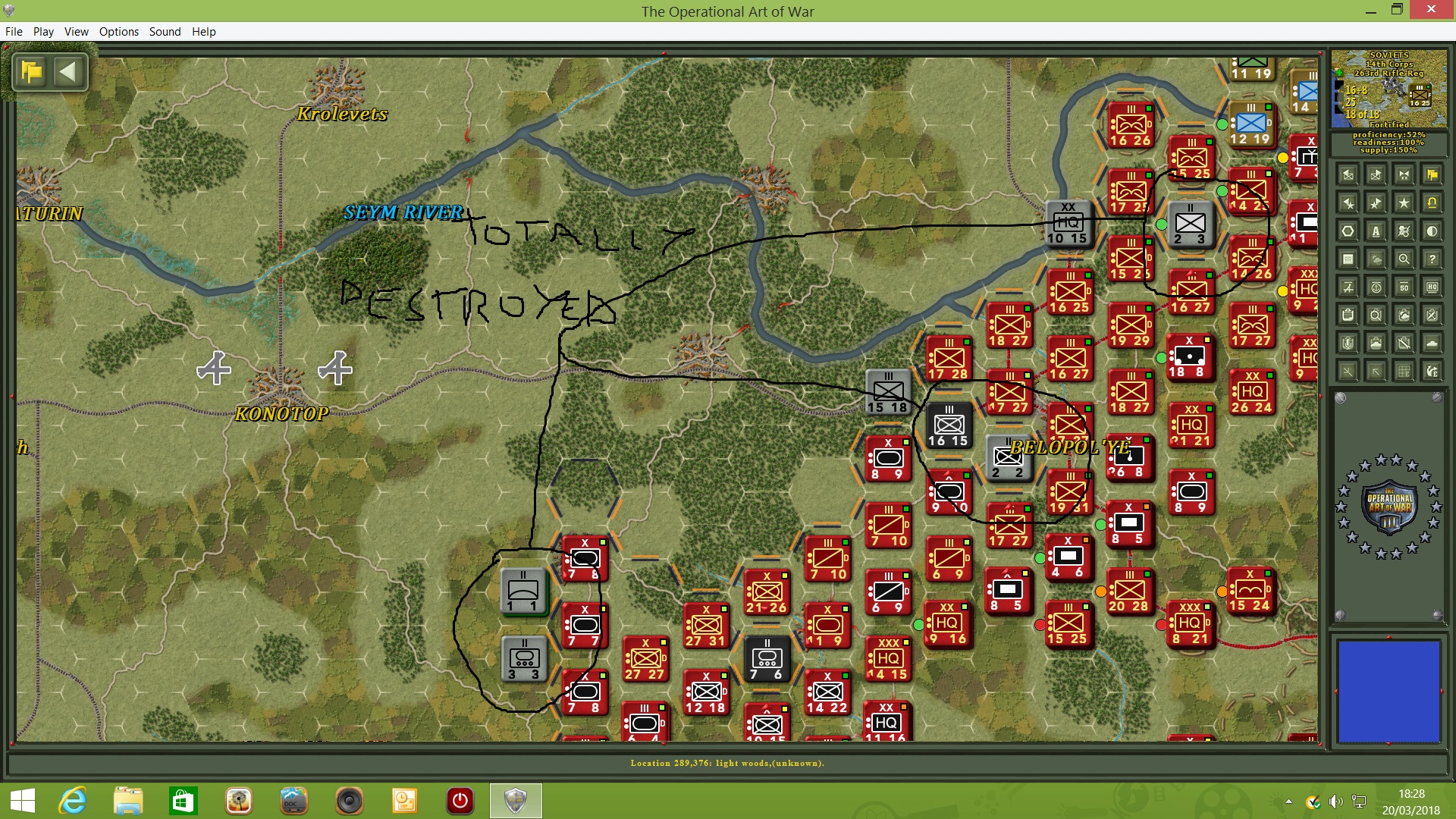Toggle unit name labels with the A icon

pos(1376,231)
